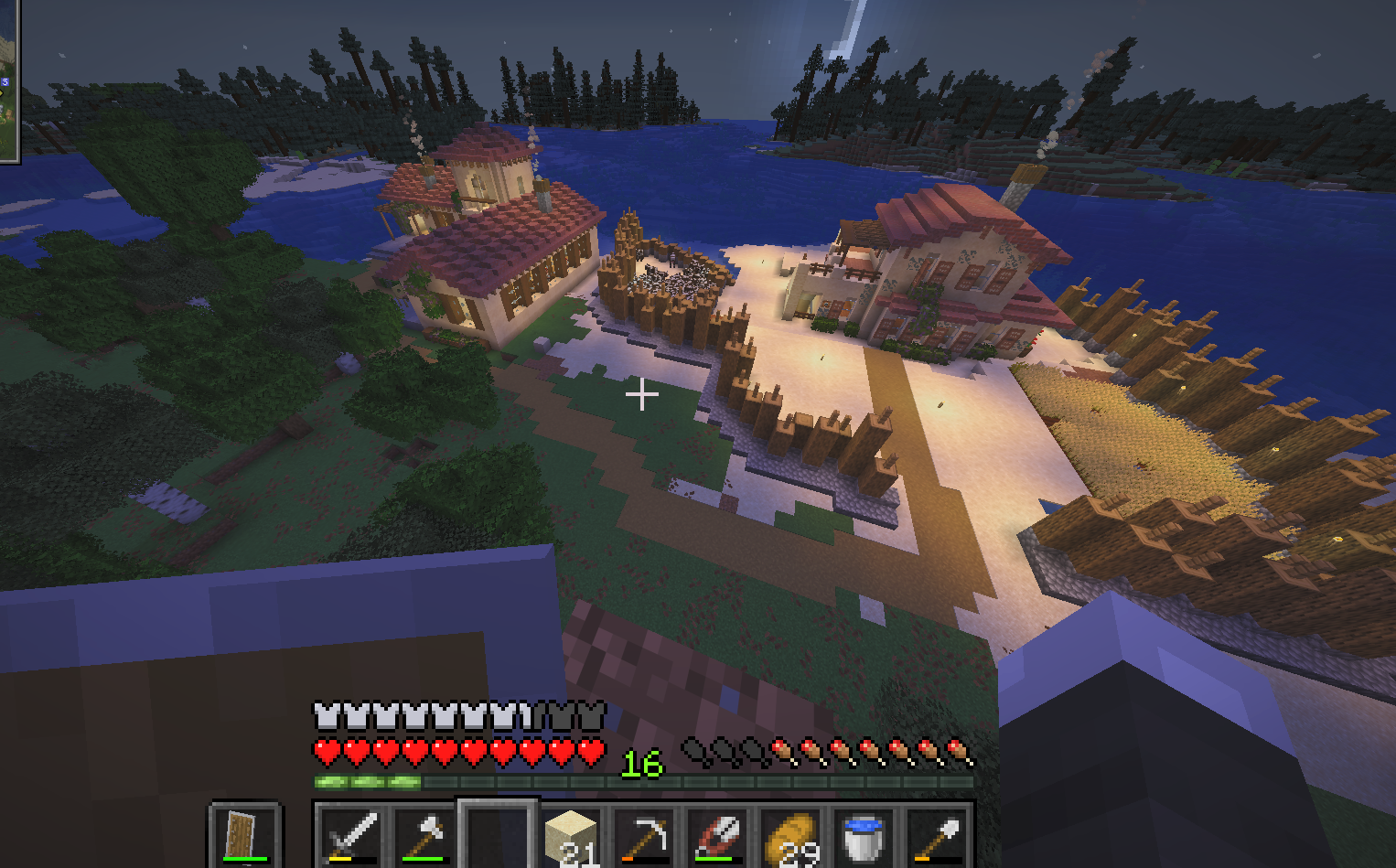The image size is (1396, 868).
Task: Select the bread stack of 29
Action: 791,836
